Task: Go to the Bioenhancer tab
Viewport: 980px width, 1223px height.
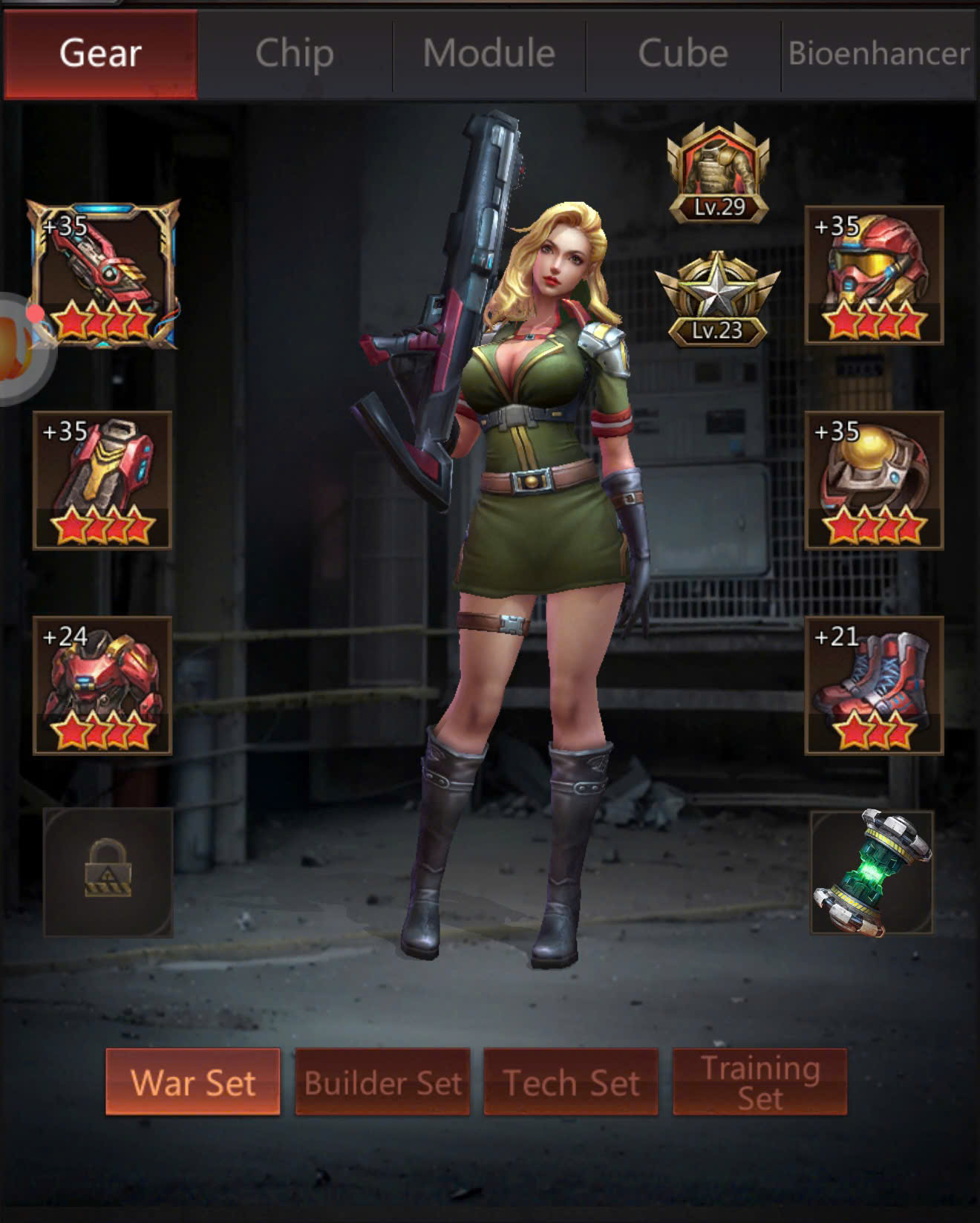Action: (879, 53)
